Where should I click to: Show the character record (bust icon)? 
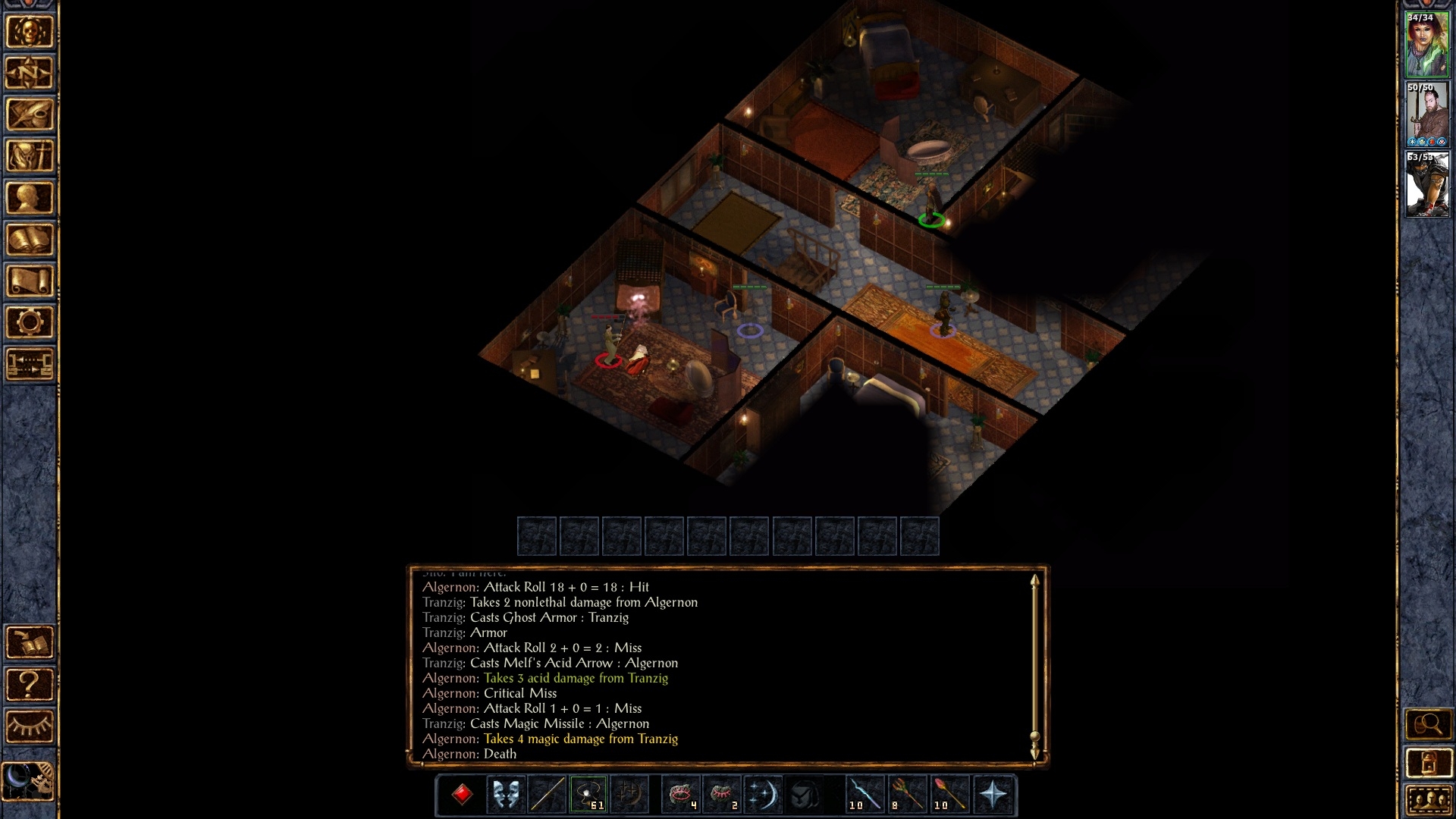(x=30, y=198)
